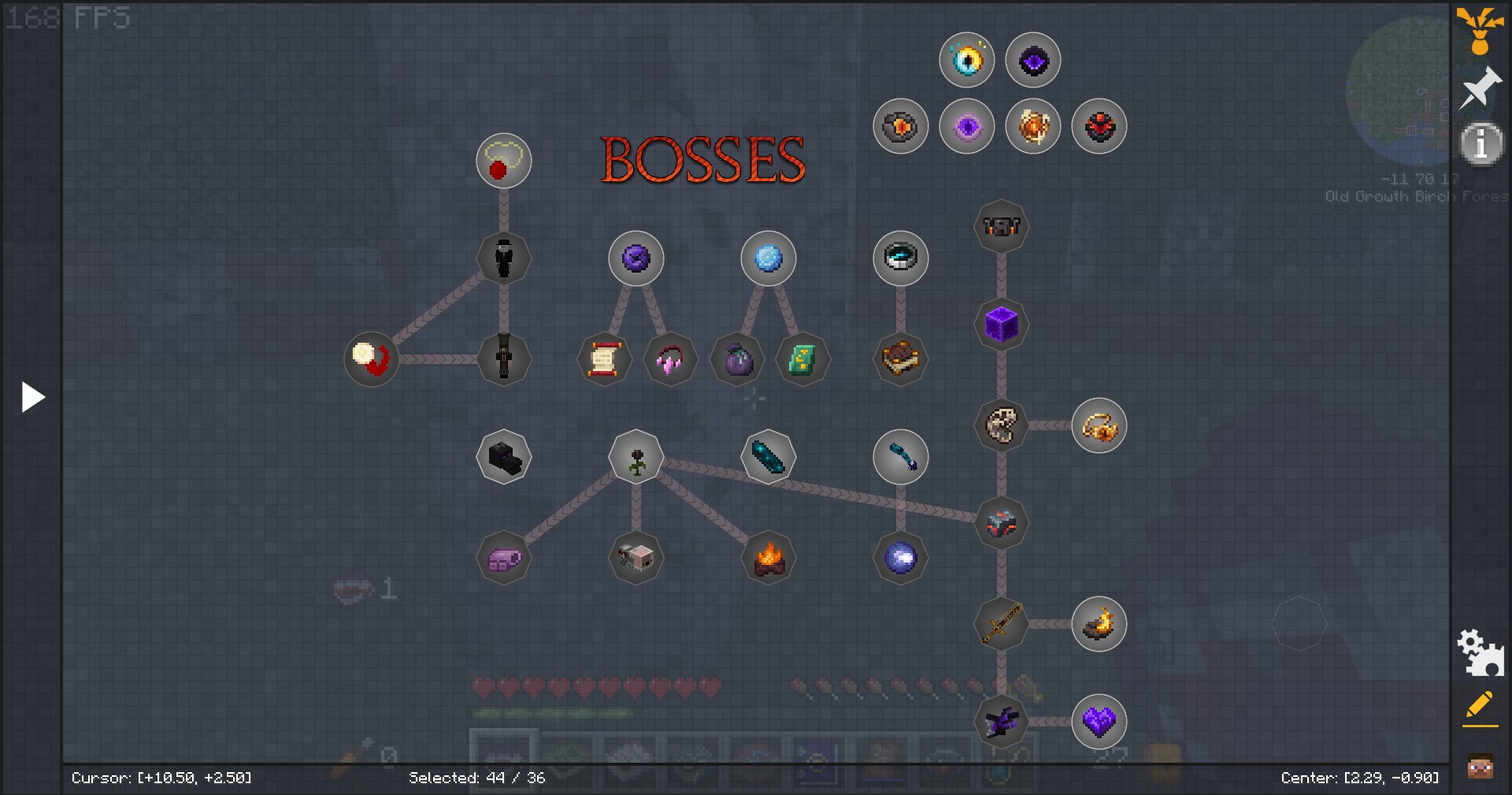
Task: Select the red gem amulet quest node
Action: point(504,161)
